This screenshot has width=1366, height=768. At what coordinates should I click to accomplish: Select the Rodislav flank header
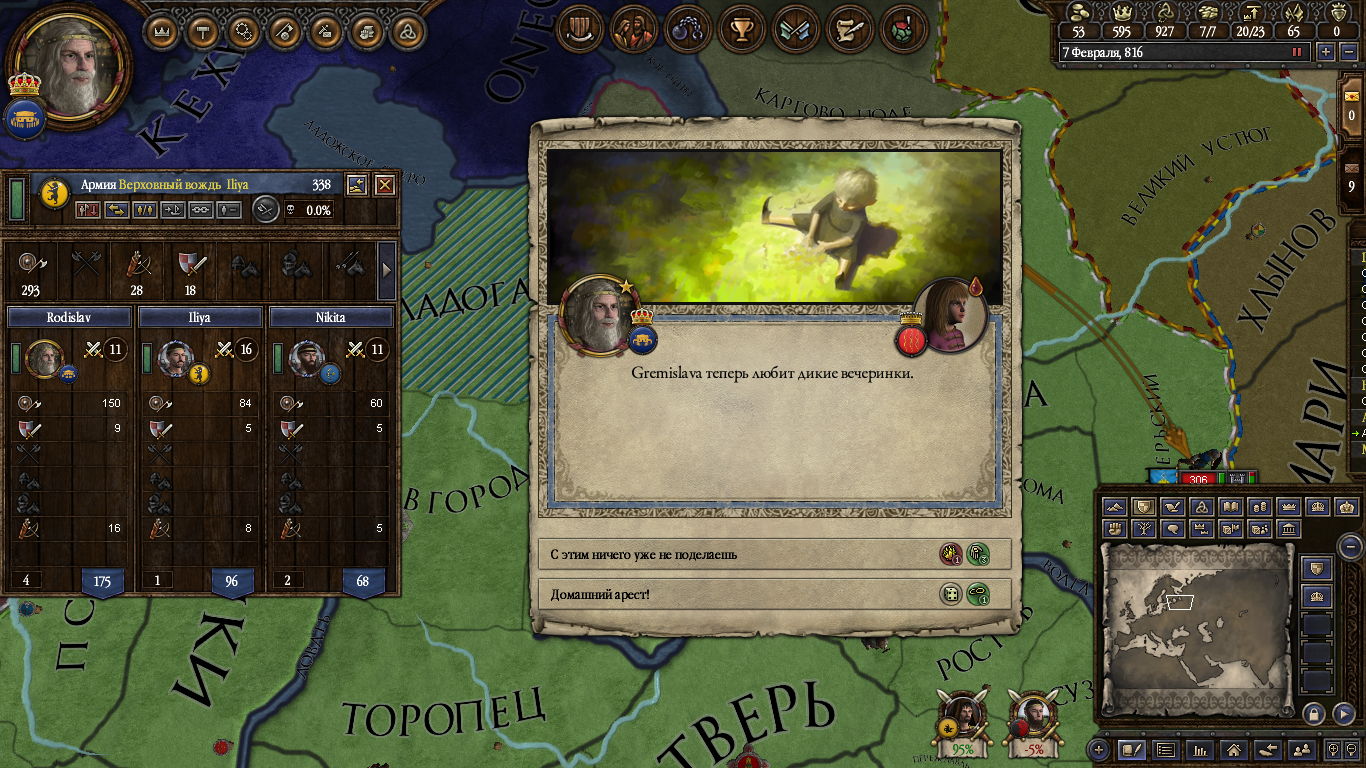69,317
